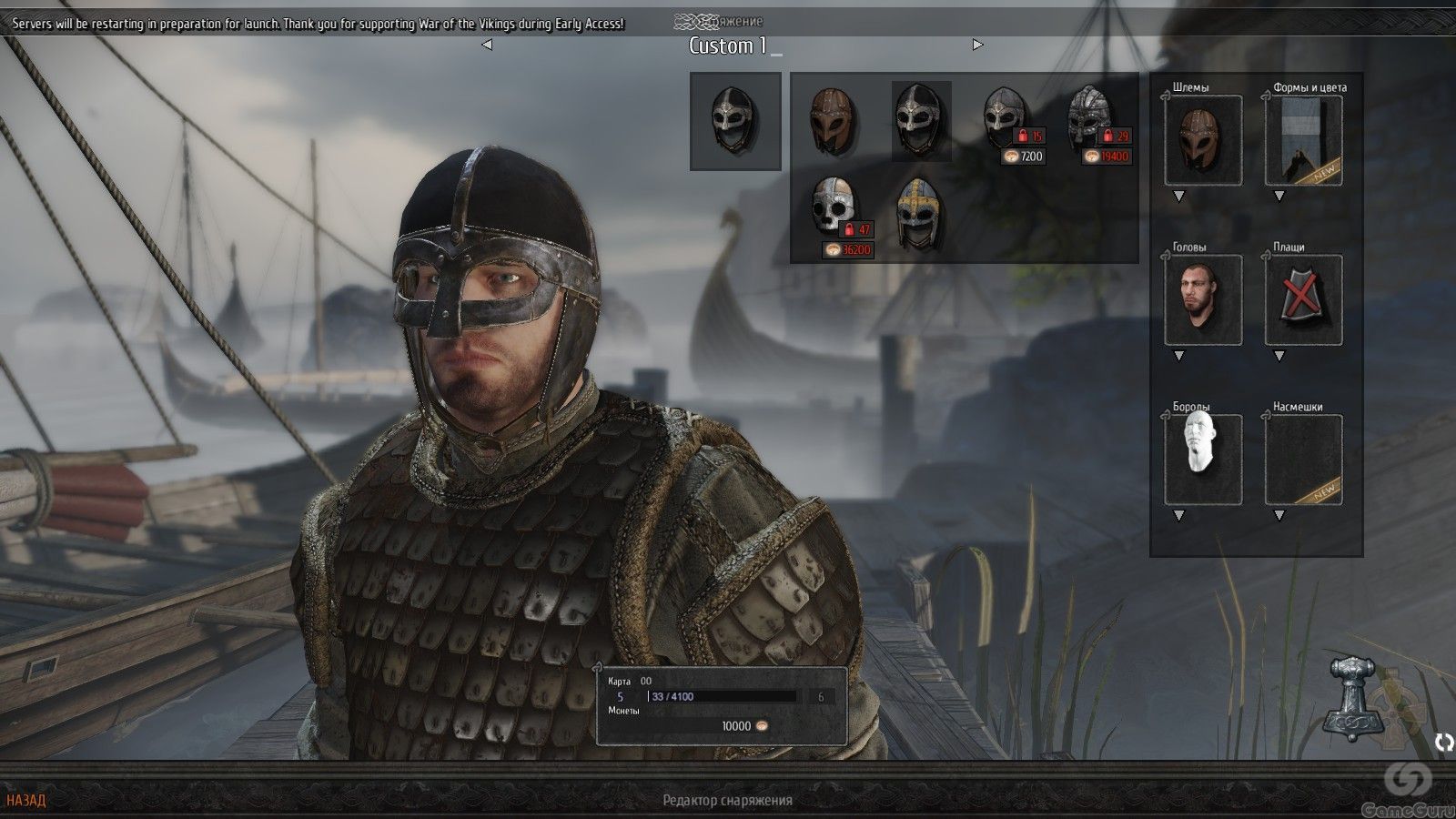Expand the dropdown arrow under Плащи

click(1279, 356)
